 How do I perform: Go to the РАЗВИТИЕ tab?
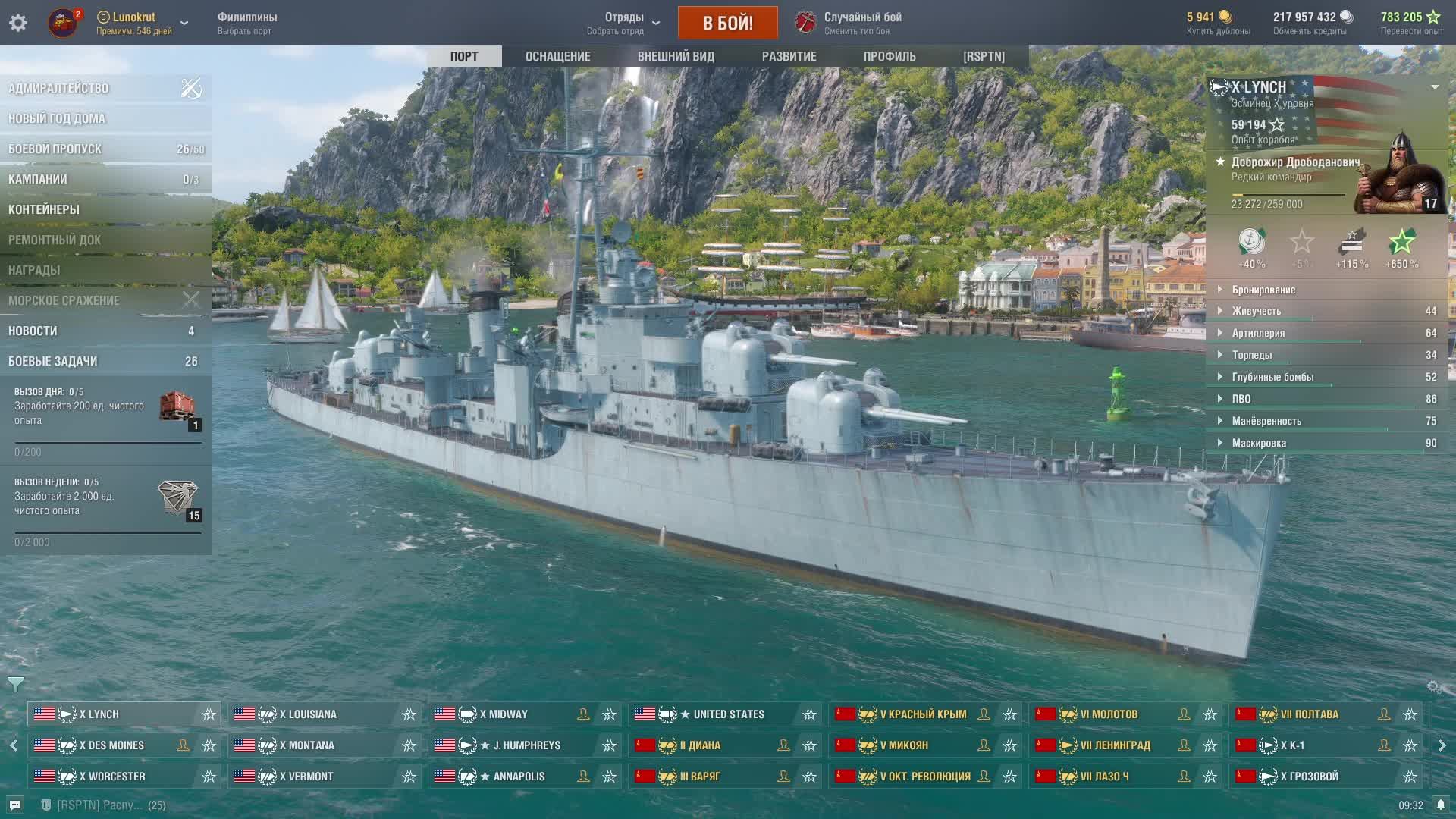pyautogui.click(x=789, y=56)
